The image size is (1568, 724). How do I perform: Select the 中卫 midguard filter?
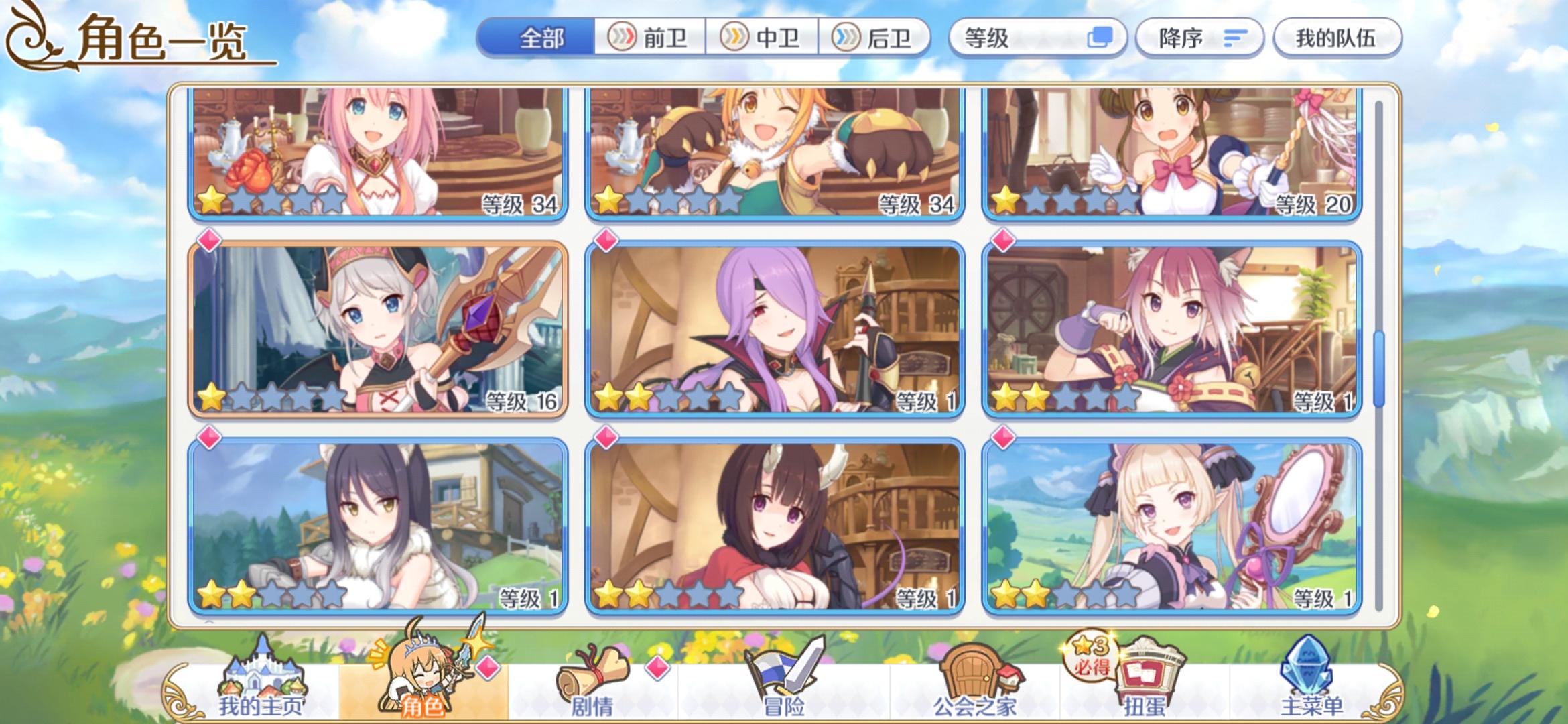point(764,38)
